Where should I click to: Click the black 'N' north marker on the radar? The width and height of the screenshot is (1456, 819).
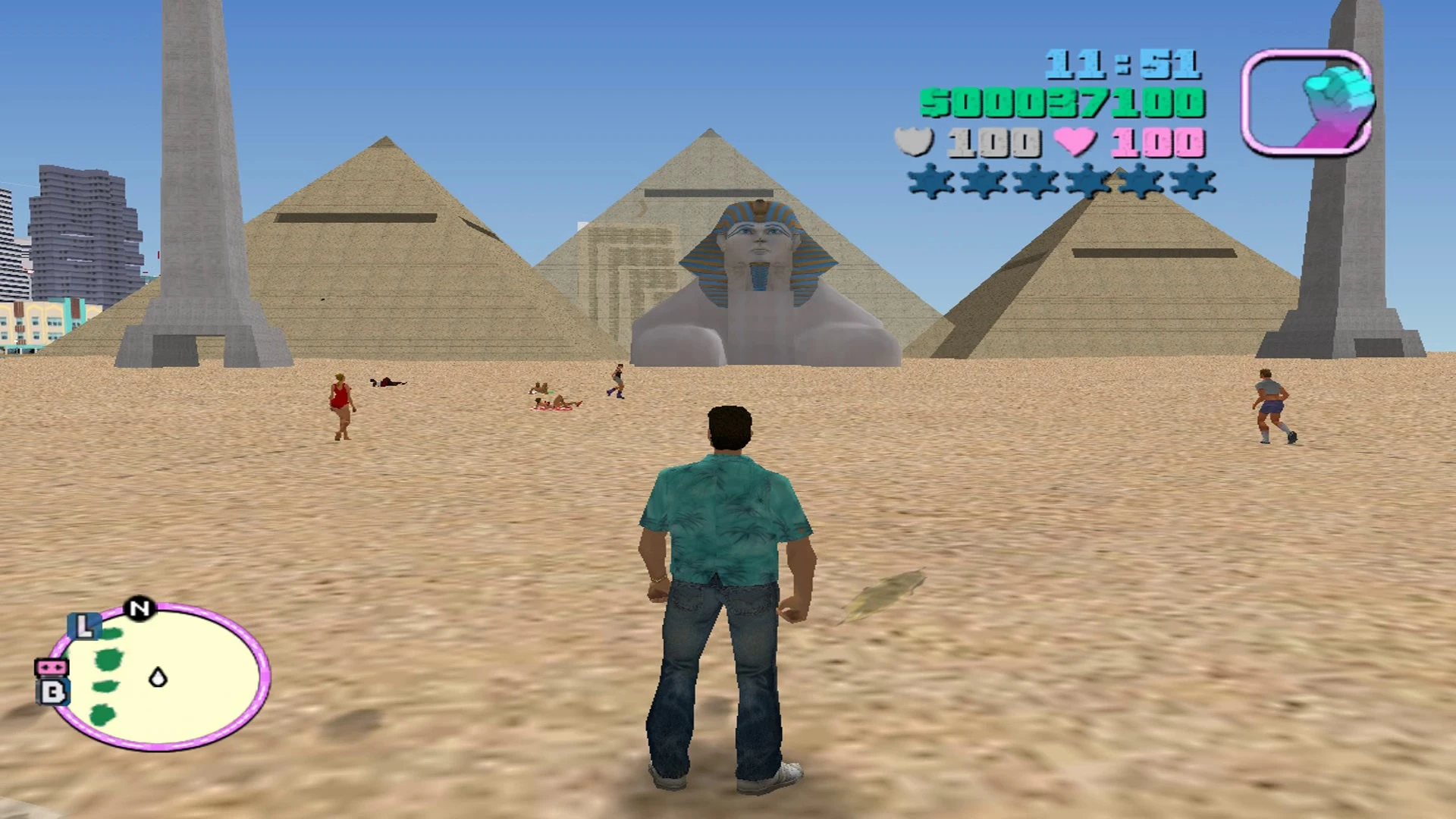(x=140, y=607)
